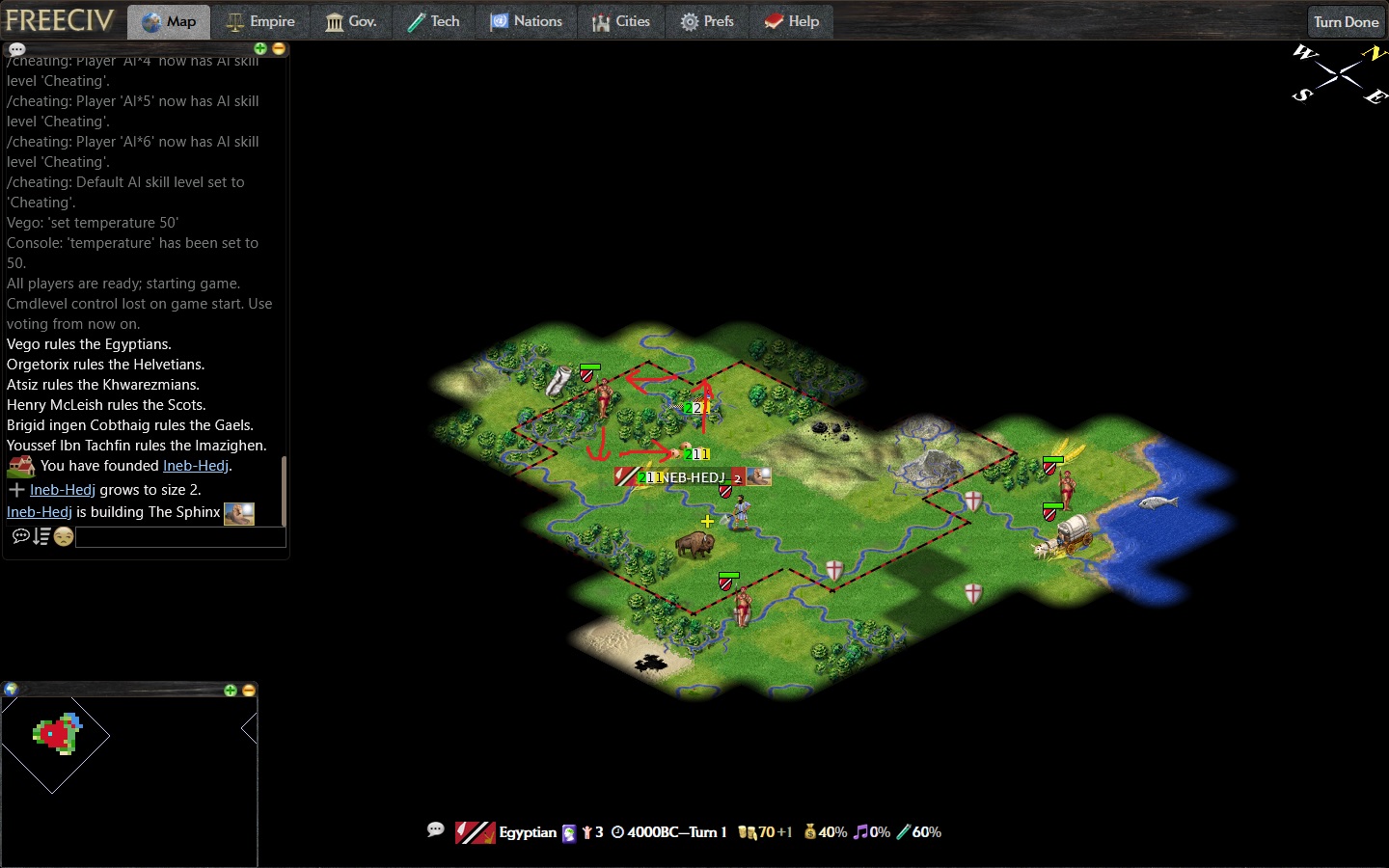
Task: Open chat via speech bubble icon in status bar
Action: coord(436,830)
